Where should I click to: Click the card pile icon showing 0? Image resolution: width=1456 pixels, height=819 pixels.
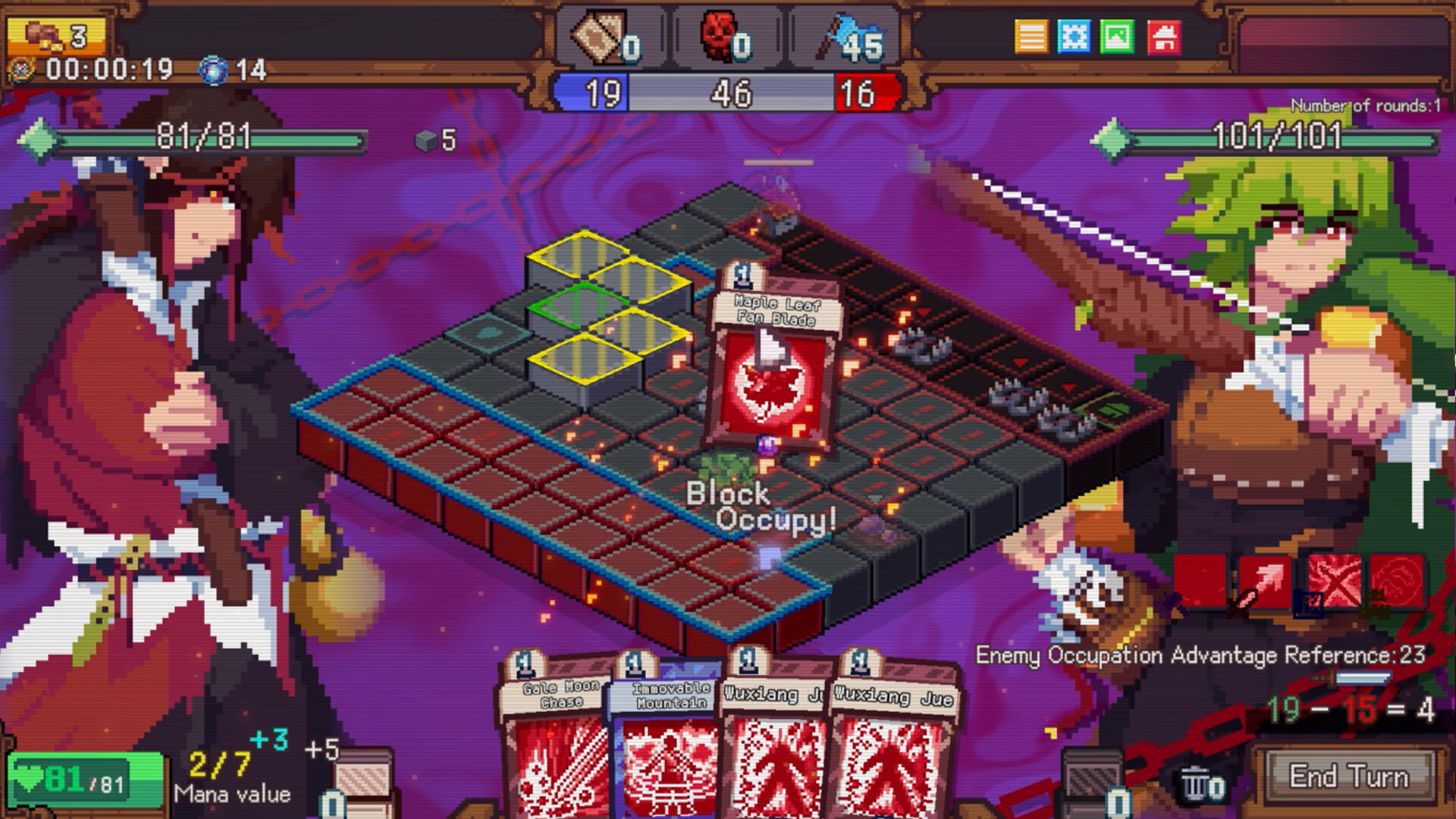click(599, 34)
